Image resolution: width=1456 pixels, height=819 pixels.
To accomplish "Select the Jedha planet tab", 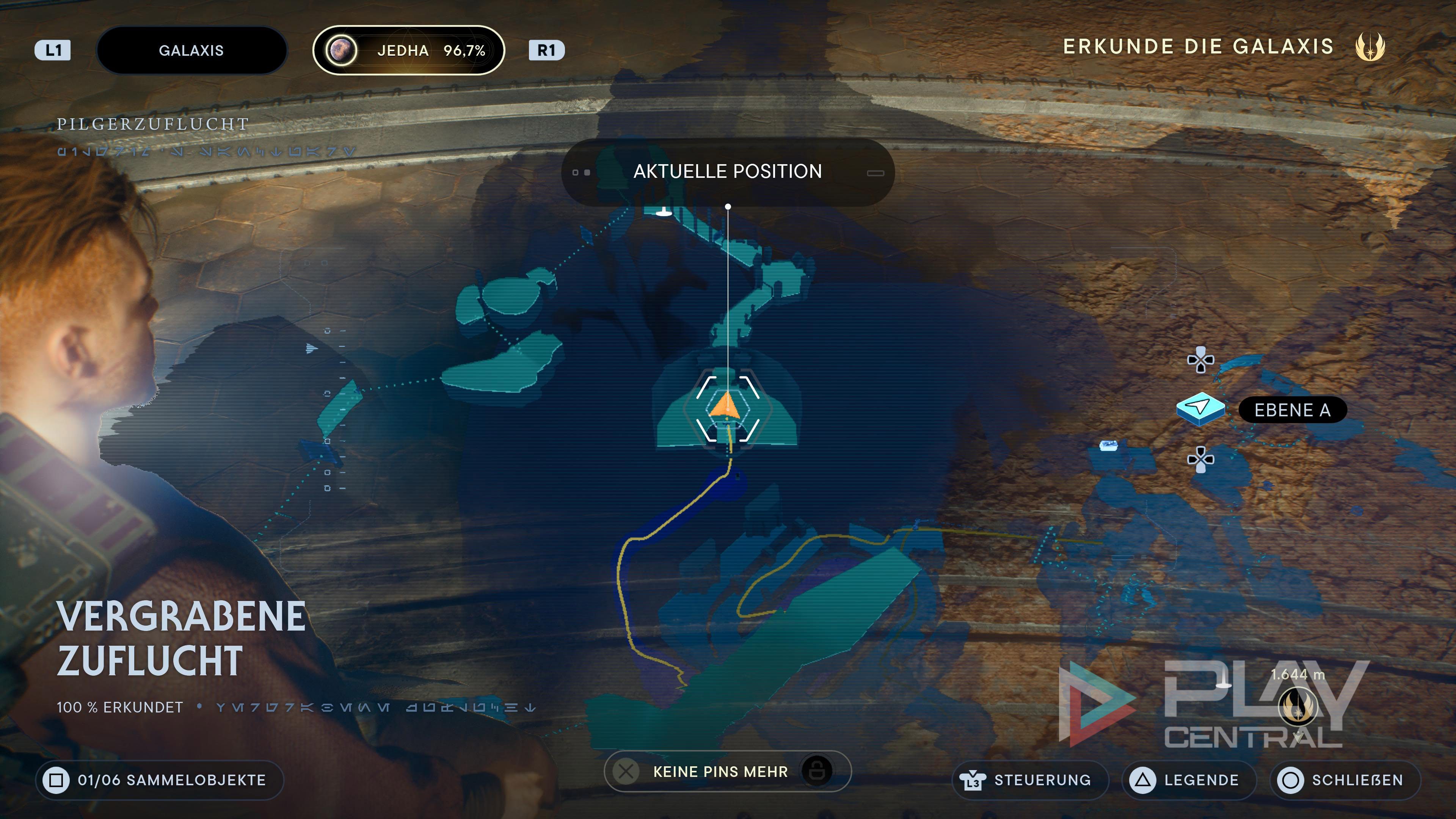I will [x=408, y=50].
